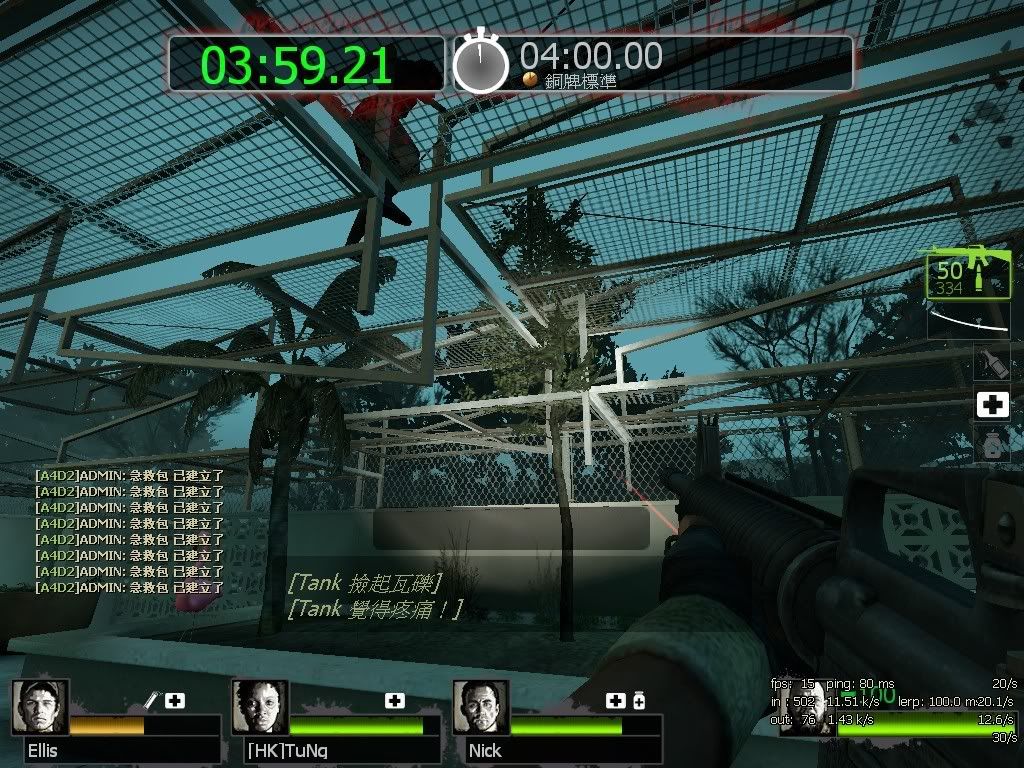This screenshot has width=1024, height=768.
Task: Select the first aid kit slot
Action: point(991,404)
